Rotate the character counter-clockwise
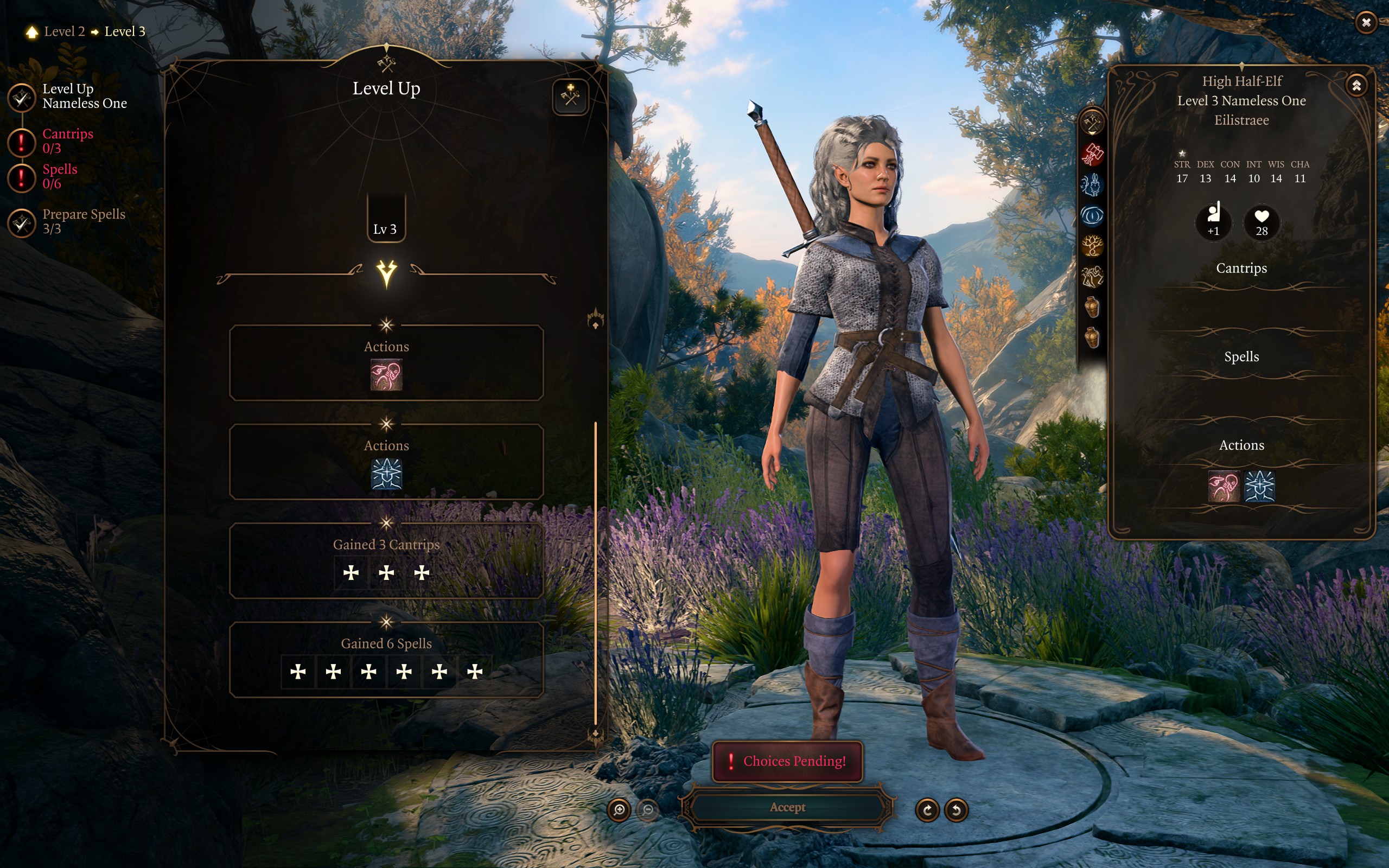Screen dimensions: 1389x868 point(956,809)
